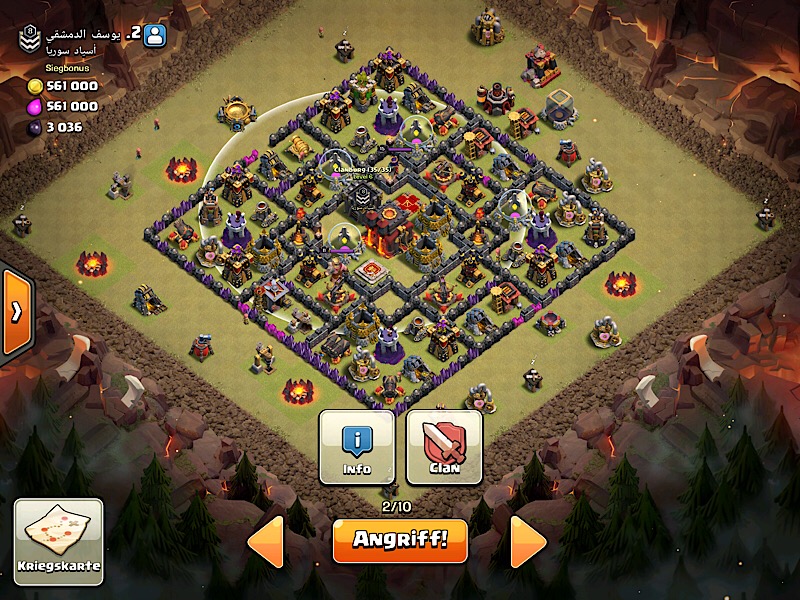Open the blue player profile icon
Screen dimensions: 800x600
coord(155,35)
